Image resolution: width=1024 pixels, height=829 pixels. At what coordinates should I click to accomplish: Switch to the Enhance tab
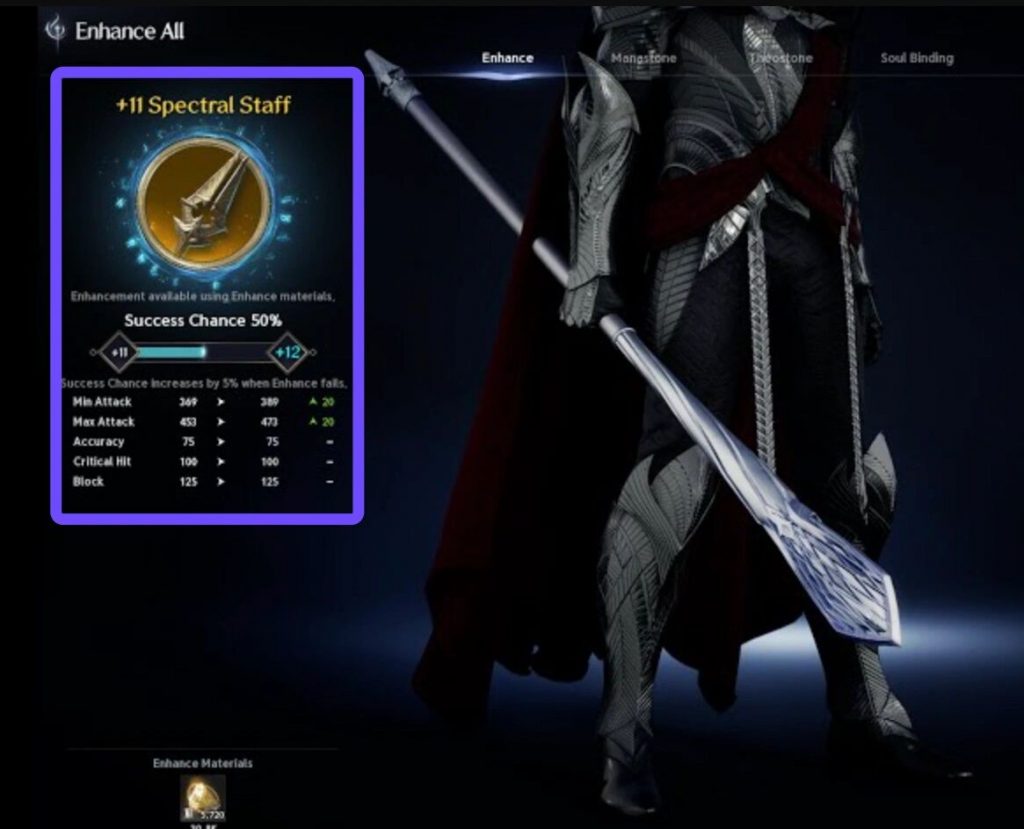(507, 58)
